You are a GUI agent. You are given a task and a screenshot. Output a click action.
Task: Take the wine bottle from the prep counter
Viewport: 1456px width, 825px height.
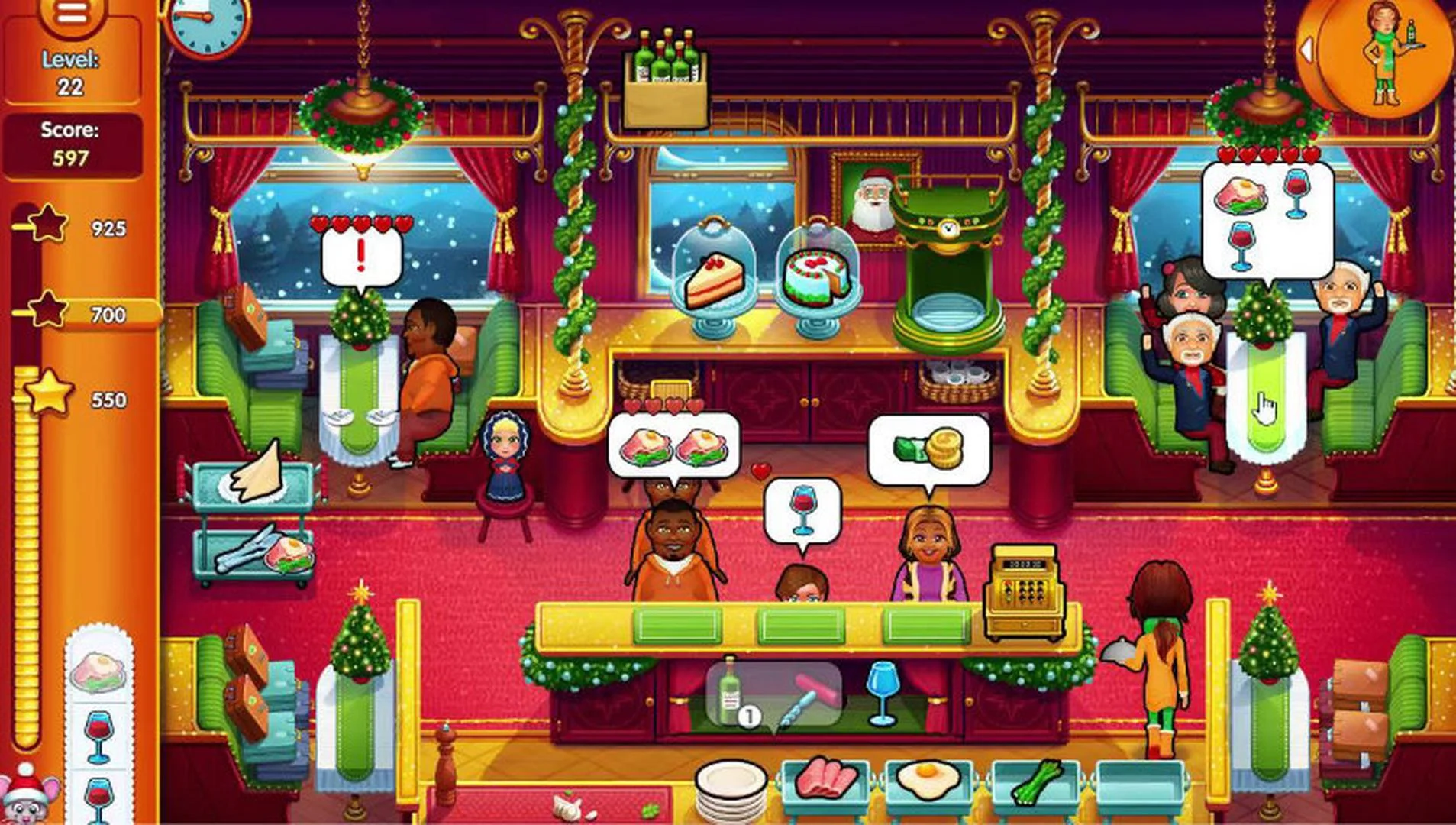[730, 691]
